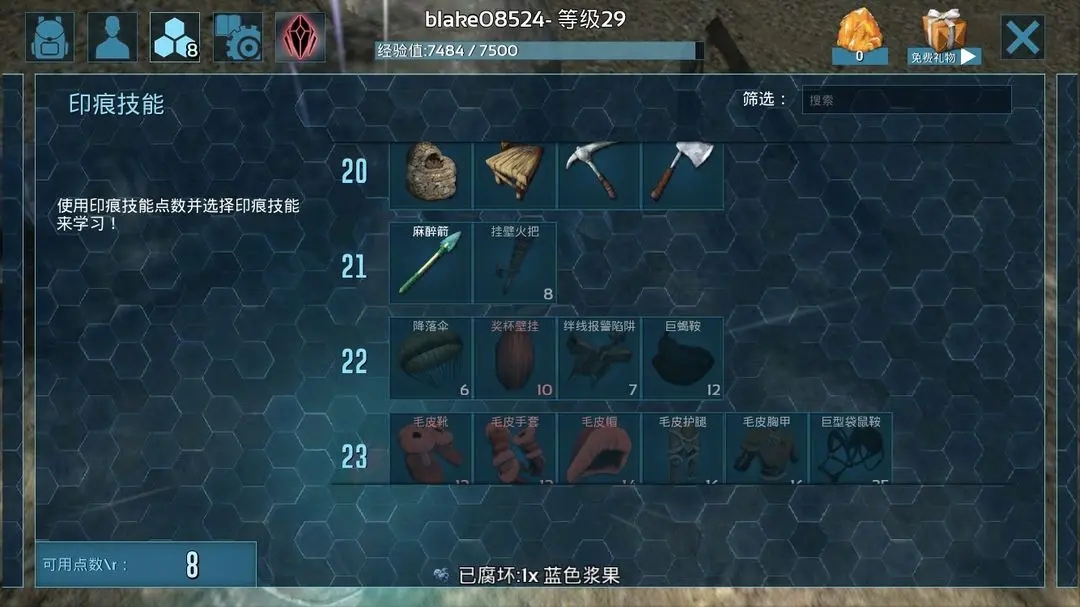Select the 奖杯壁挂 trophy wall mount engram
The width and height of the screenshot is (1080, 607).
click(514, 358)
